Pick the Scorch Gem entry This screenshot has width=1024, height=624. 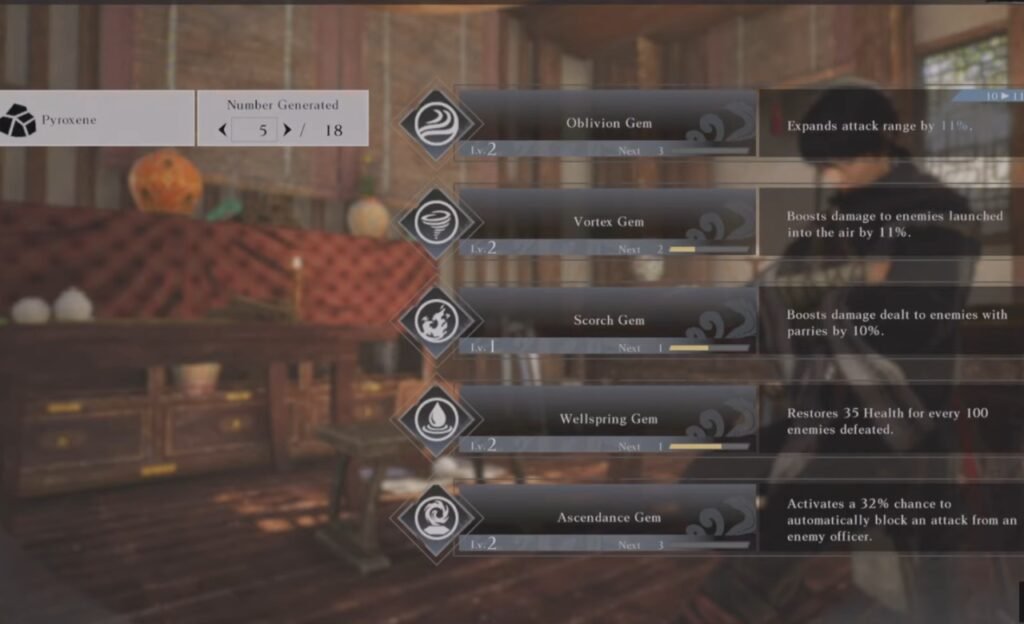tap(607, 321)
